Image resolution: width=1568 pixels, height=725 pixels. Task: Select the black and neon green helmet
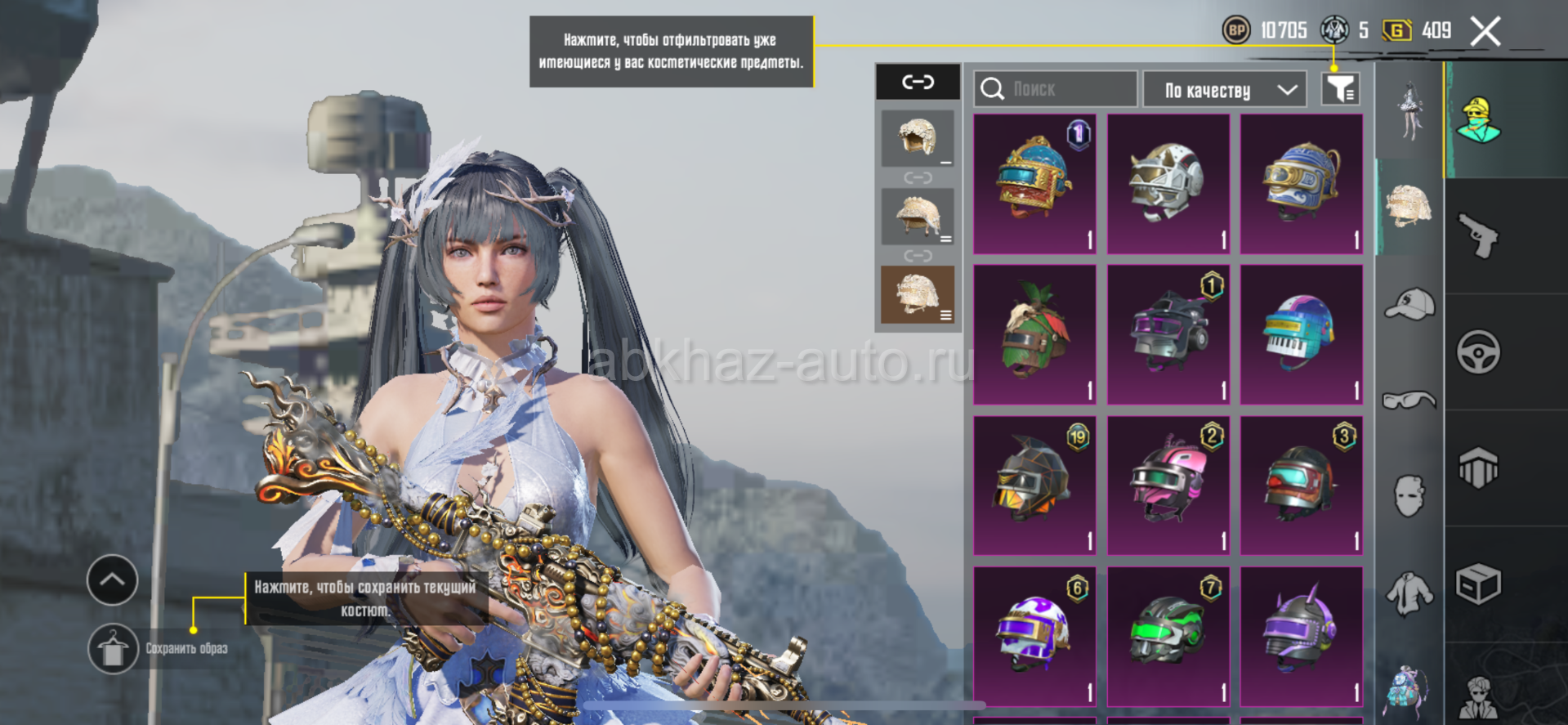tap(1168, 635)
